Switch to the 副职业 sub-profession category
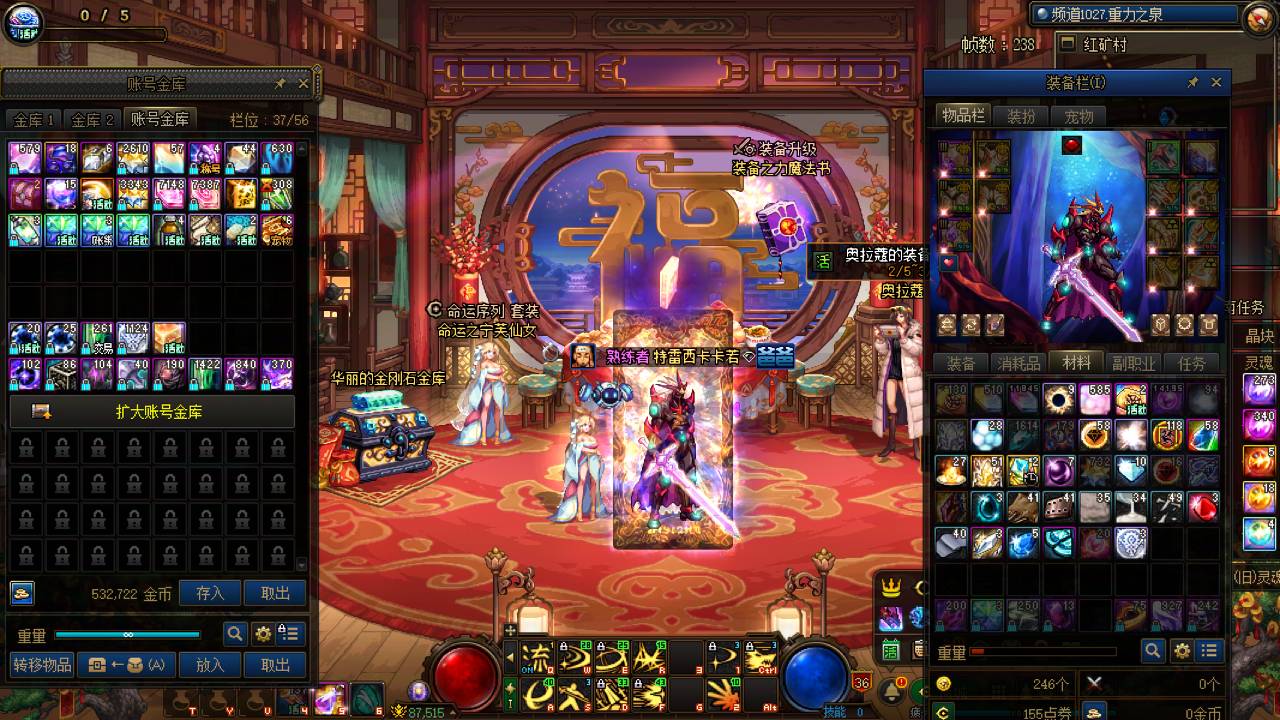This screenshot has height=720, width=1280. pyautogui.click(x=1134, y=363)
